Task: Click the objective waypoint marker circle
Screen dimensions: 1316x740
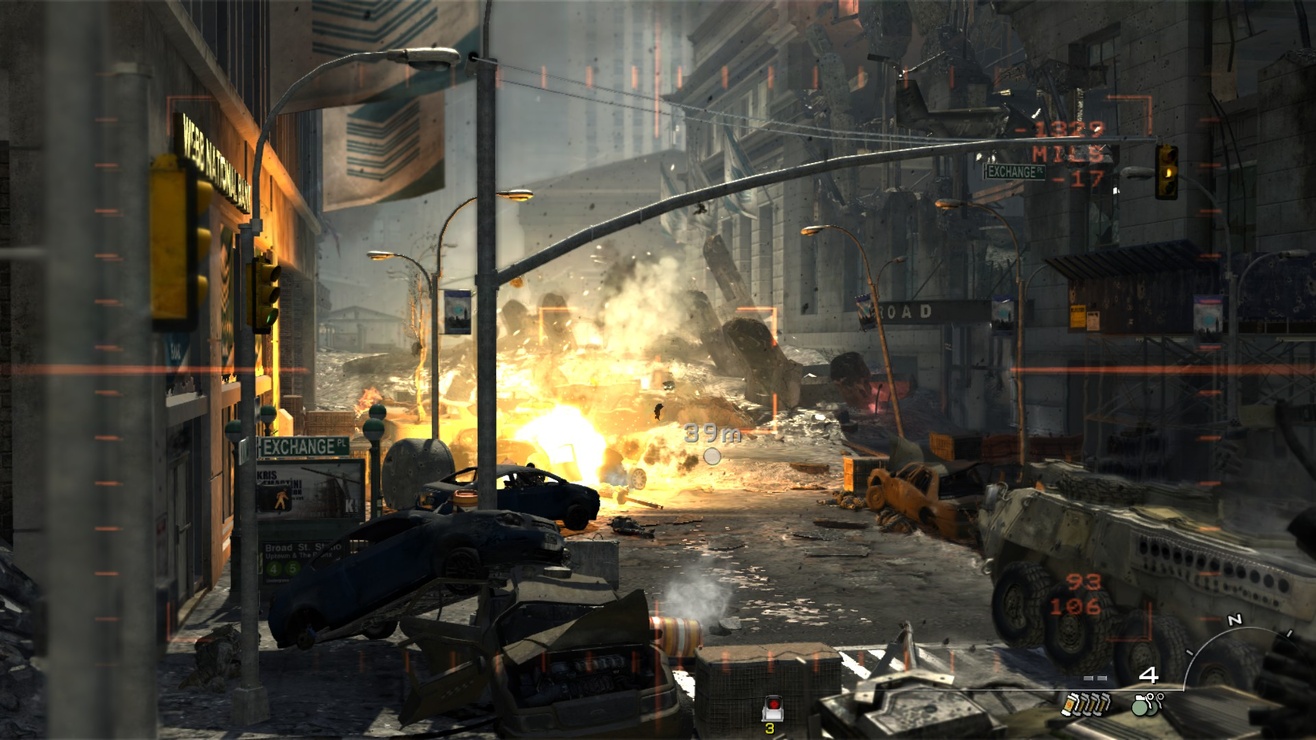Action: (712, 456)
